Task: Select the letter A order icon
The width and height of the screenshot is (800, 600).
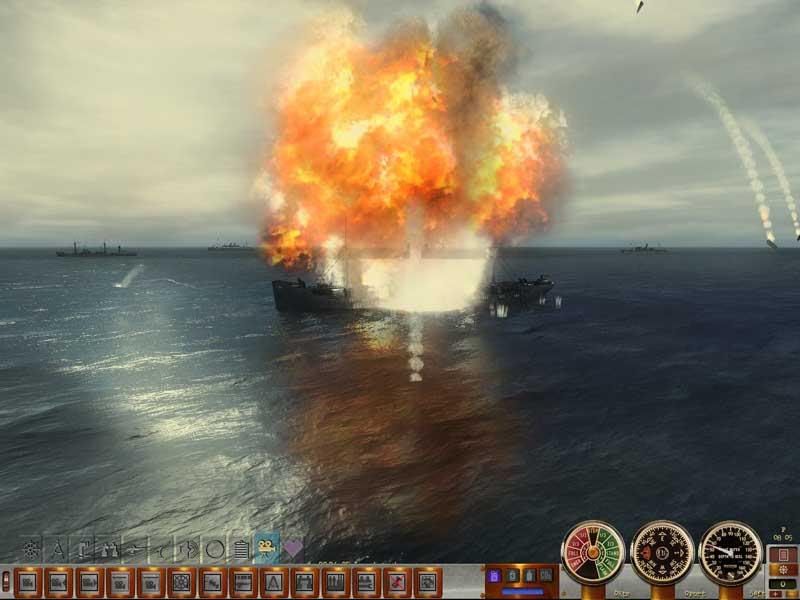Action: 57,548
